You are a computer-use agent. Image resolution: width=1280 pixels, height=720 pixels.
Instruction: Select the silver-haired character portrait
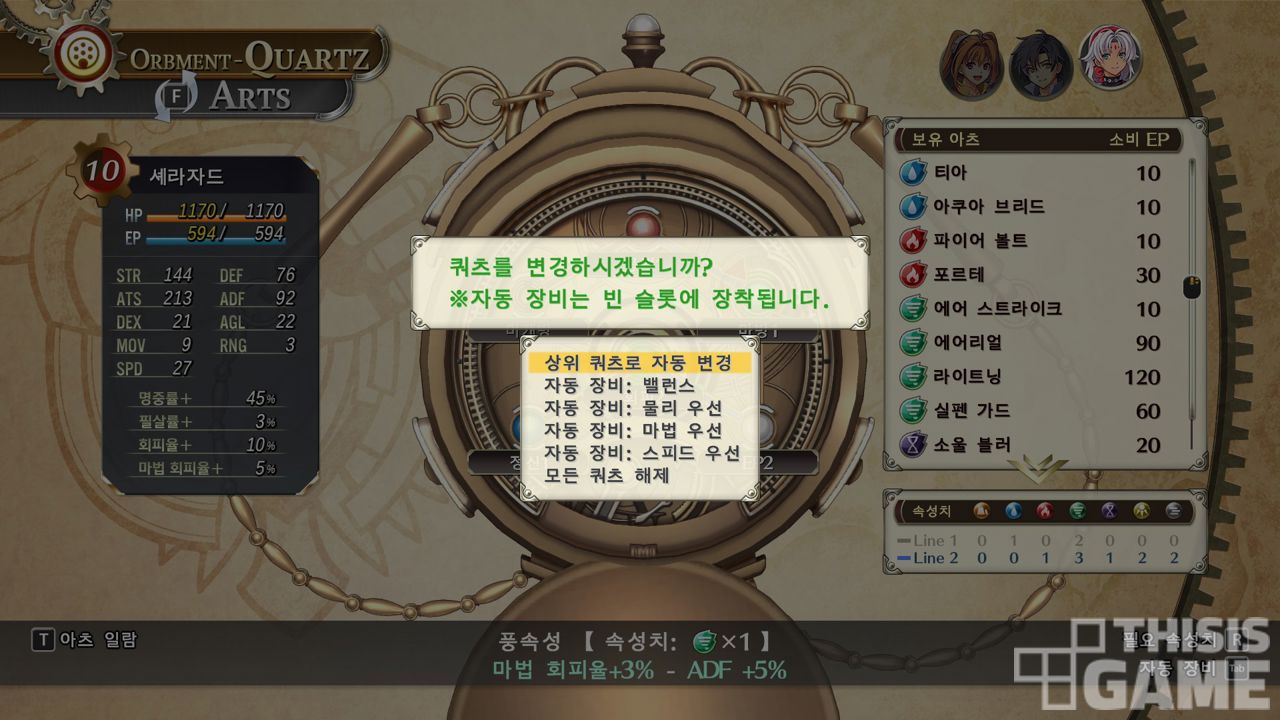[x=1111, y=58]
